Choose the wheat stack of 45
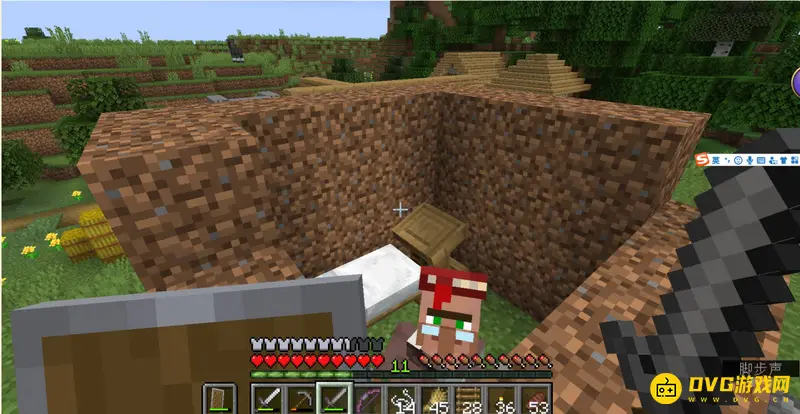800x414 pixels. click(436, 400)
